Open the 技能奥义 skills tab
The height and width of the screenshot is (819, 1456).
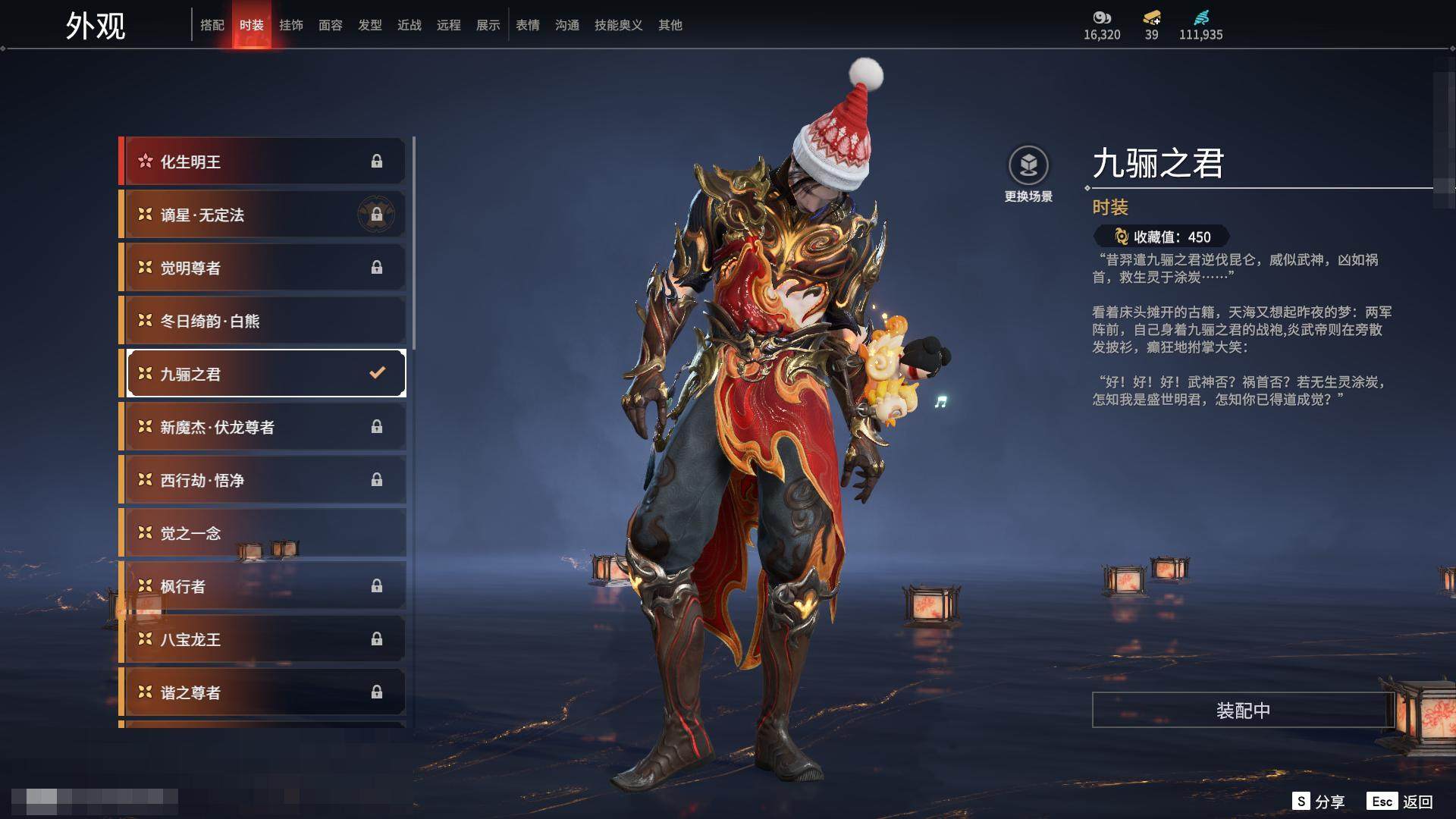coord(619,25)
